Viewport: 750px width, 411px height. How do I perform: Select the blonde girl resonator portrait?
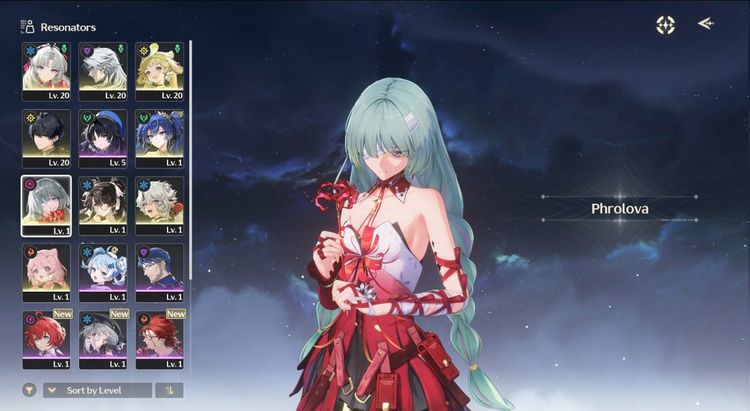[159, 71]
